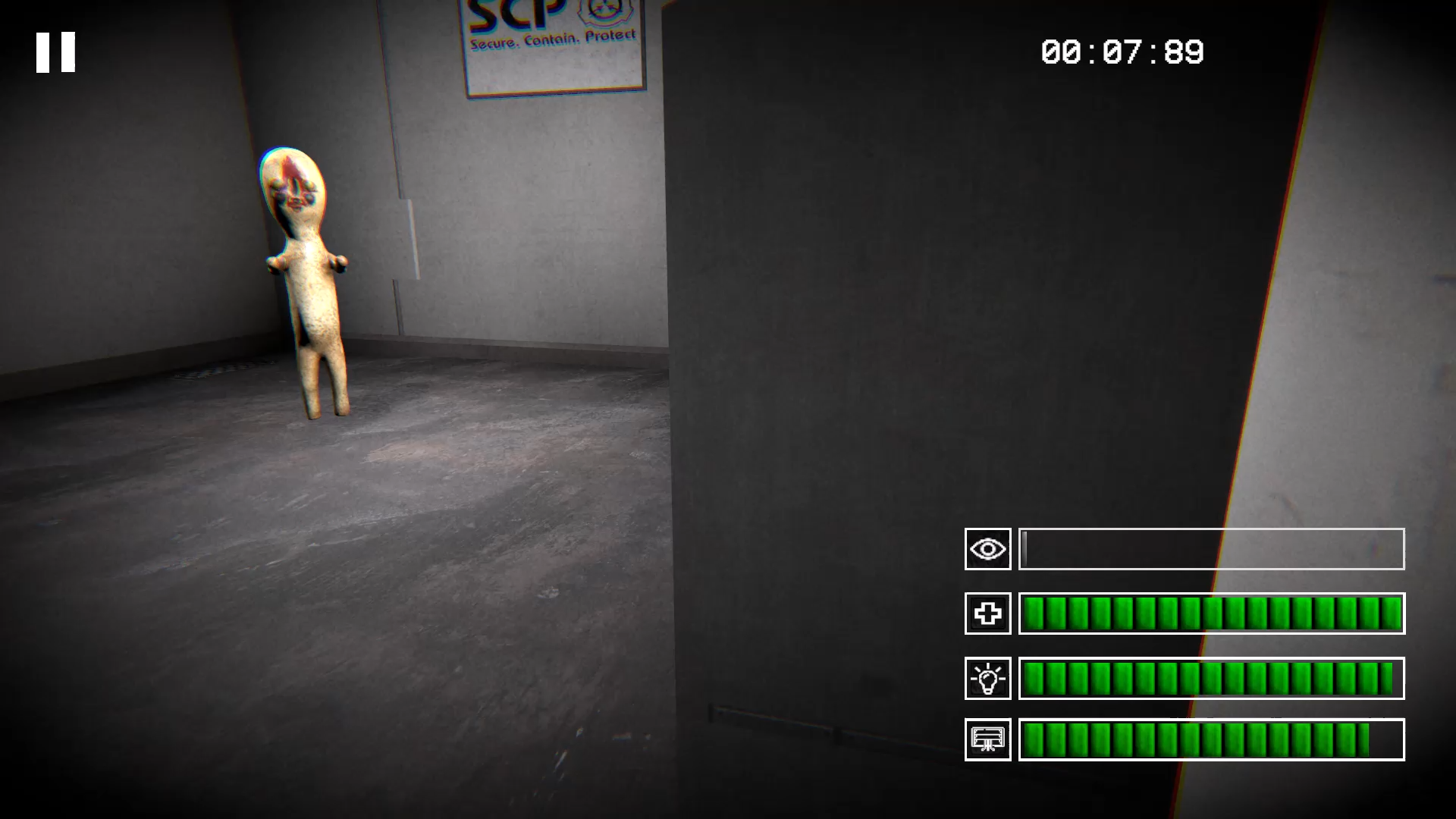Image resolution: width=1456 pixels, height=819 pixels.
Task: Toggle the flashlight on or off
Action: pyautogui.click(x=987, y=677)
